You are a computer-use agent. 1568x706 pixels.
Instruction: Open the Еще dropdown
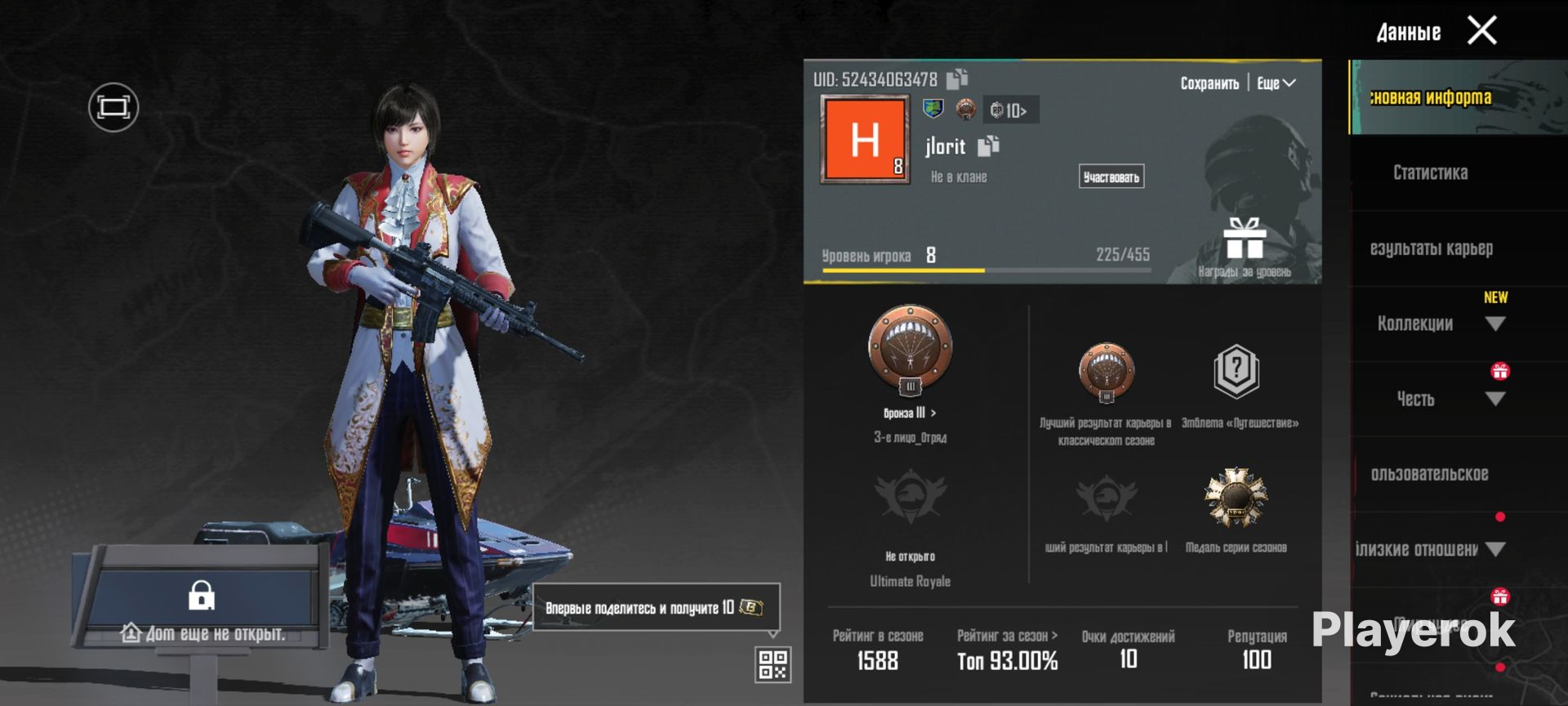1276,83
